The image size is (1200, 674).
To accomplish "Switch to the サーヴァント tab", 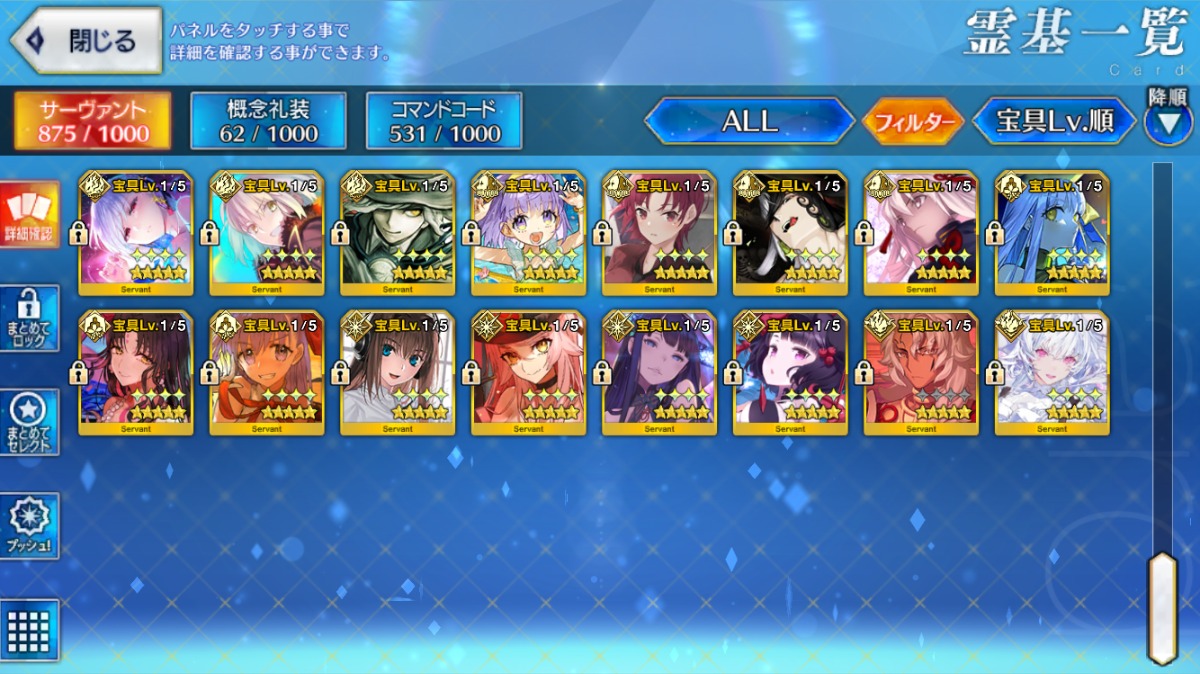I will point(92,121).
